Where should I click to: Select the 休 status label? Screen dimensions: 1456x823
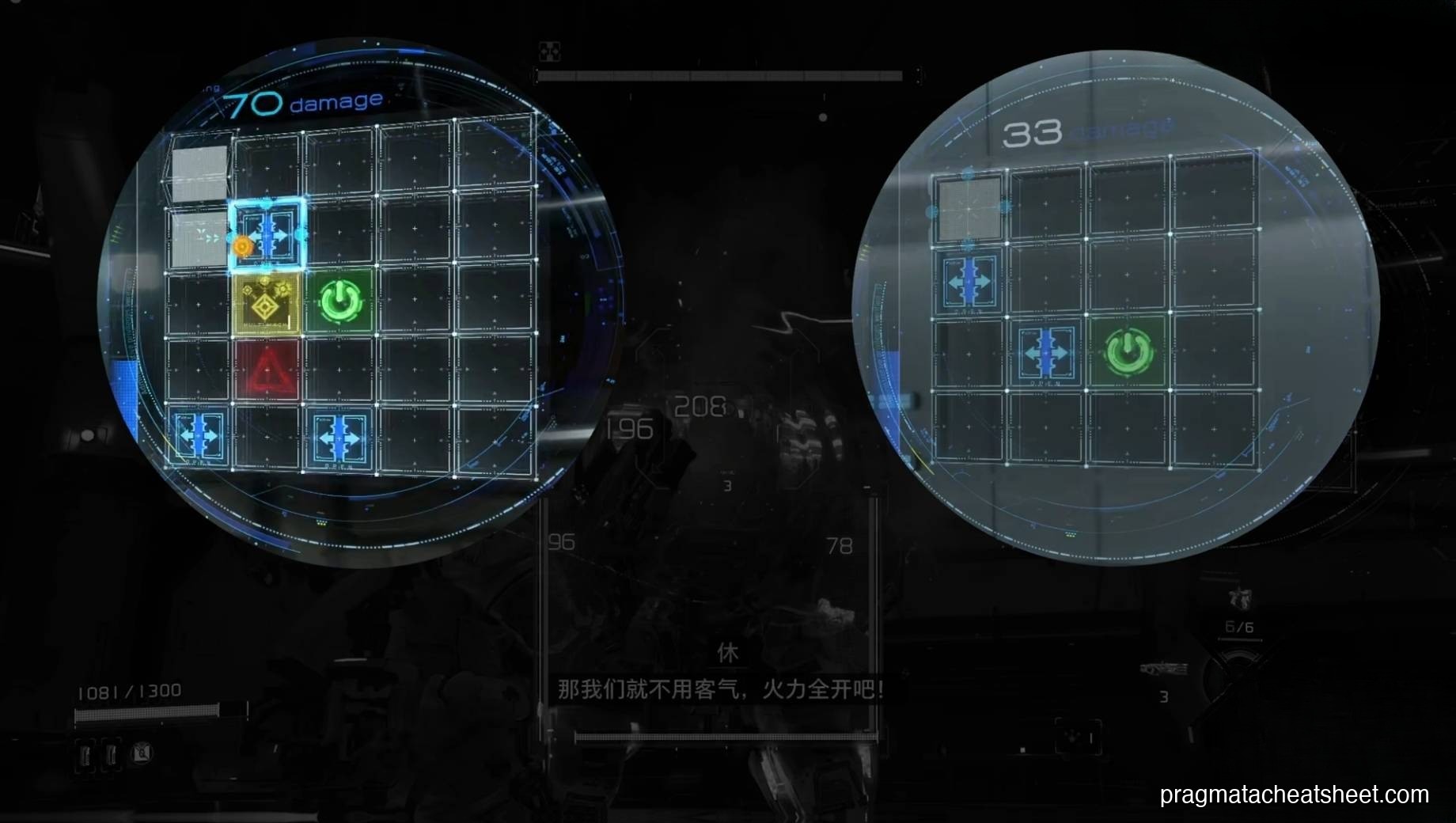pyautogui.click(x=728, y=653)
